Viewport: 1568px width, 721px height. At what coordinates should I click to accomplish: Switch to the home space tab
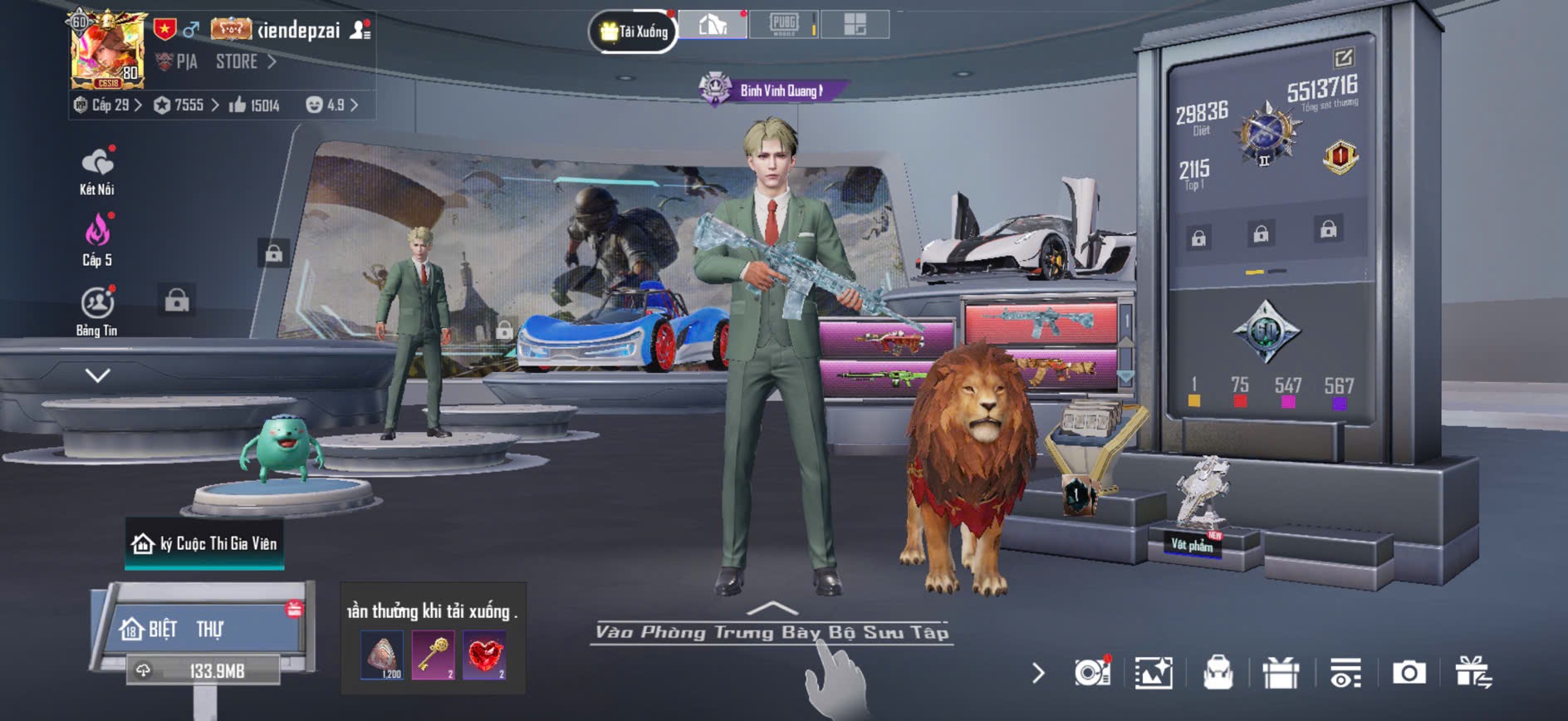[x=713, y=25]
